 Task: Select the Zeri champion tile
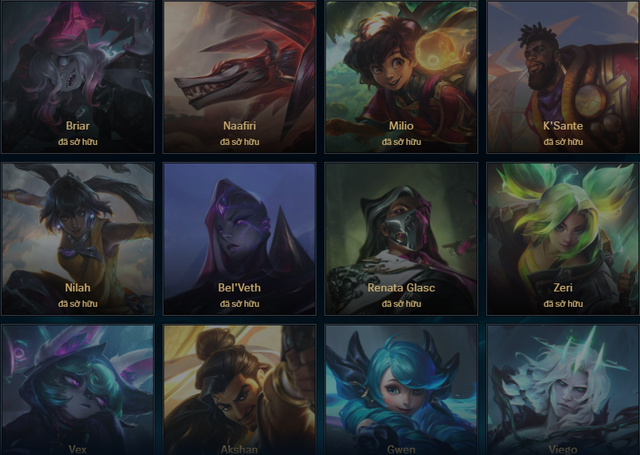pyautogui.click(x=563, y=238)
